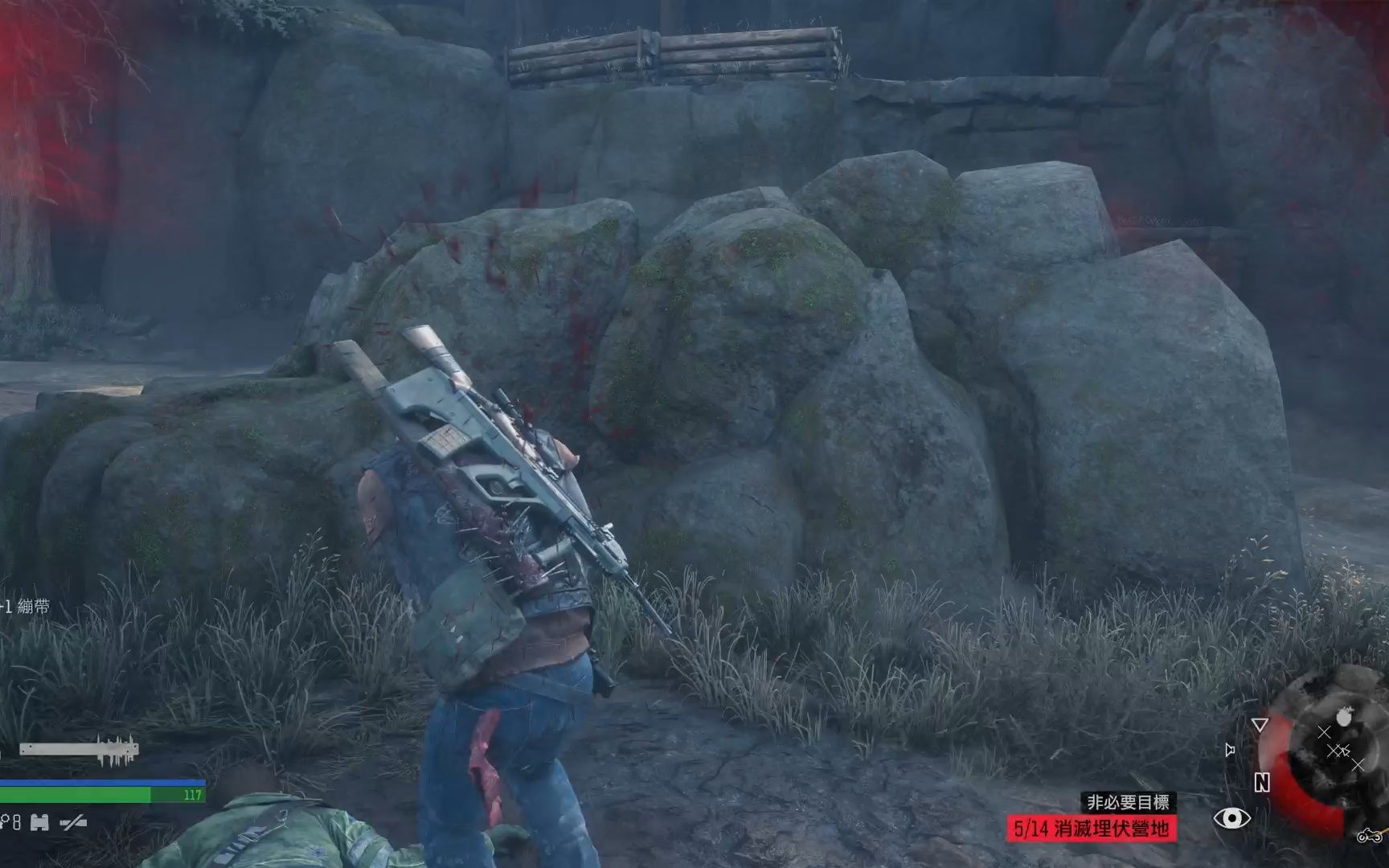The image size is (1389, 868).
Task: Click the motorcycle icon beside the minimap
Action: (x=1368, y=837)
